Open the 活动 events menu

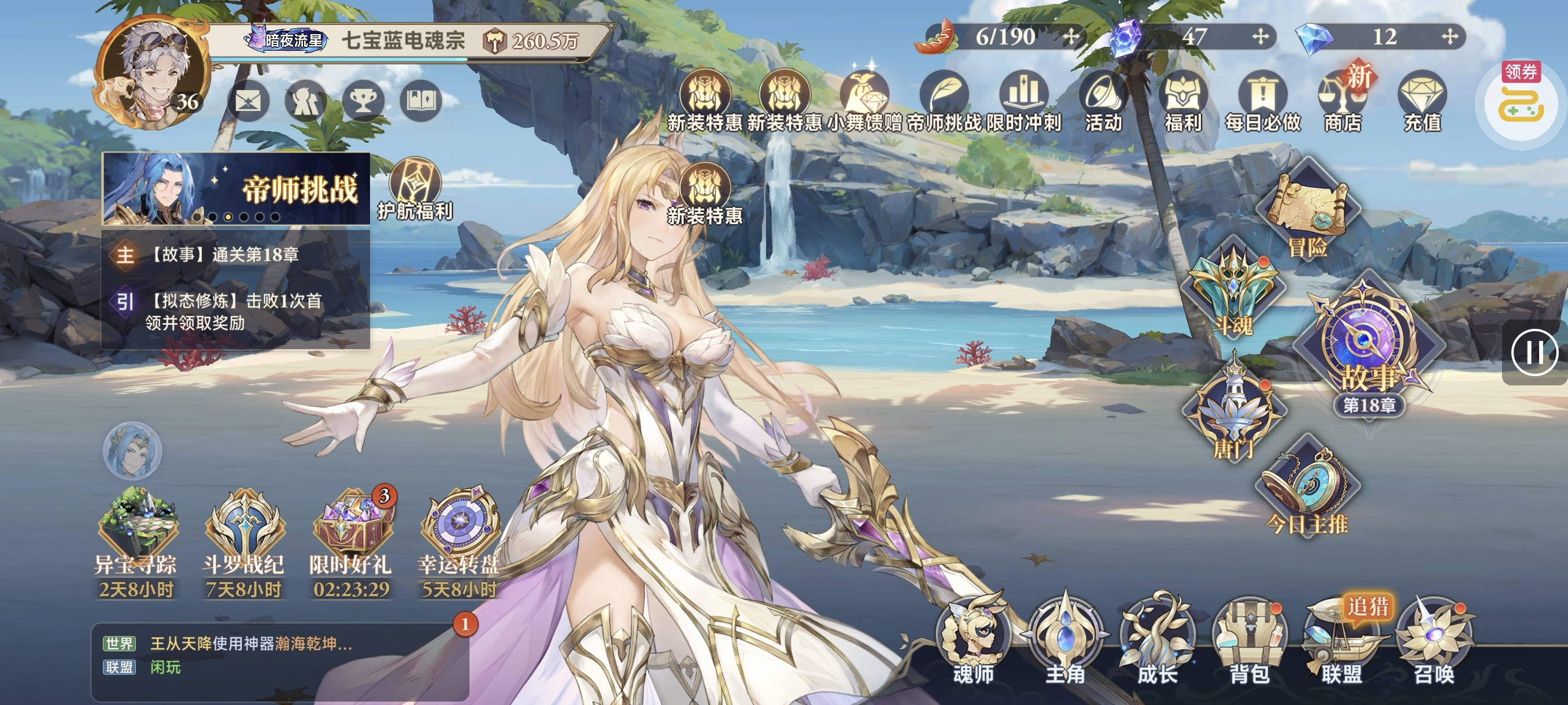tap(1103, 101)
